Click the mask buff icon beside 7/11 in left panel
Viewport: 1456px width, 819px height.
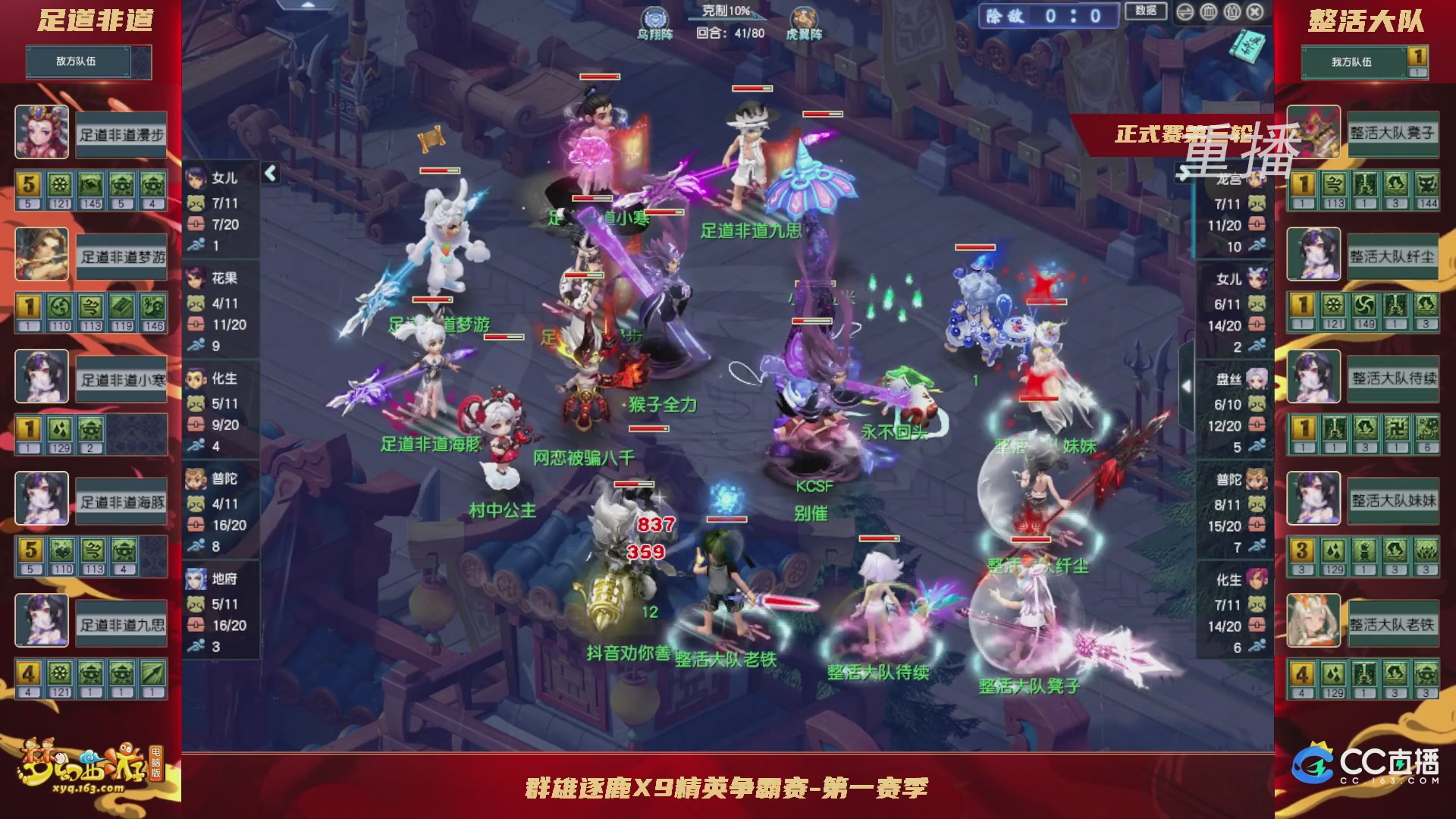[194, 202]
